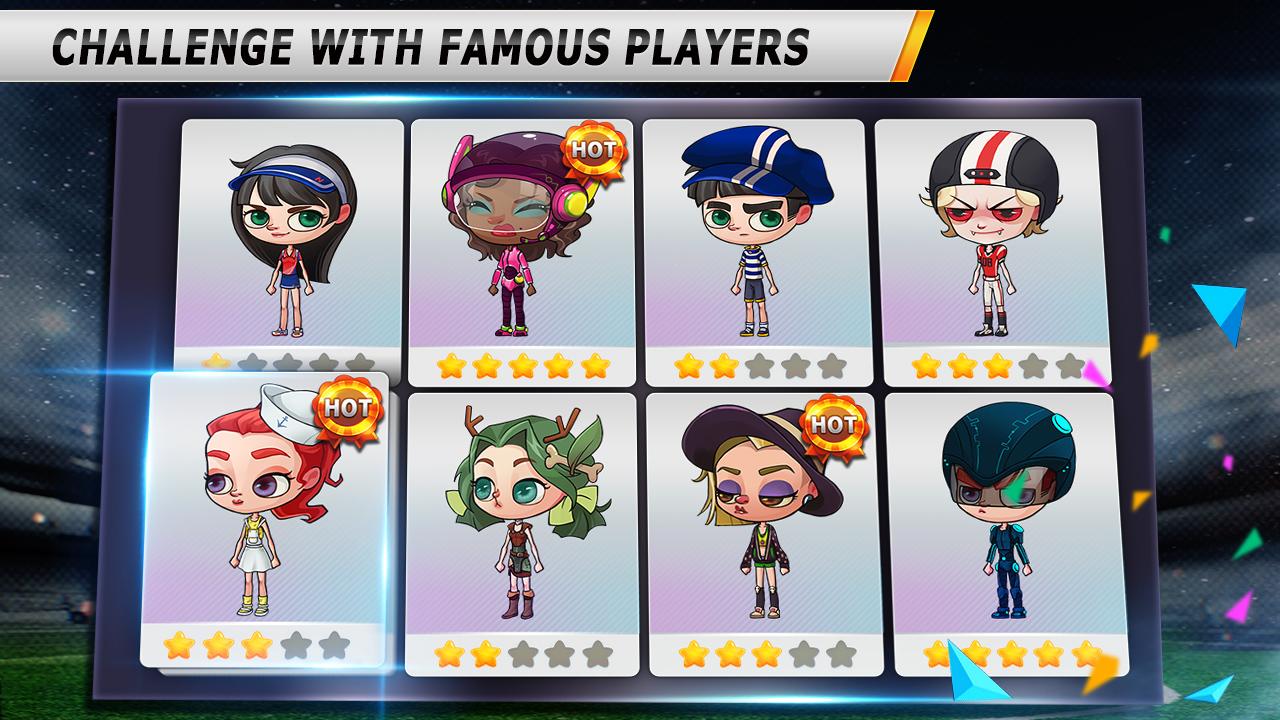Pick the blonde player in purple hat
This screenshot has width=1280, height=720.
[762, 530]
